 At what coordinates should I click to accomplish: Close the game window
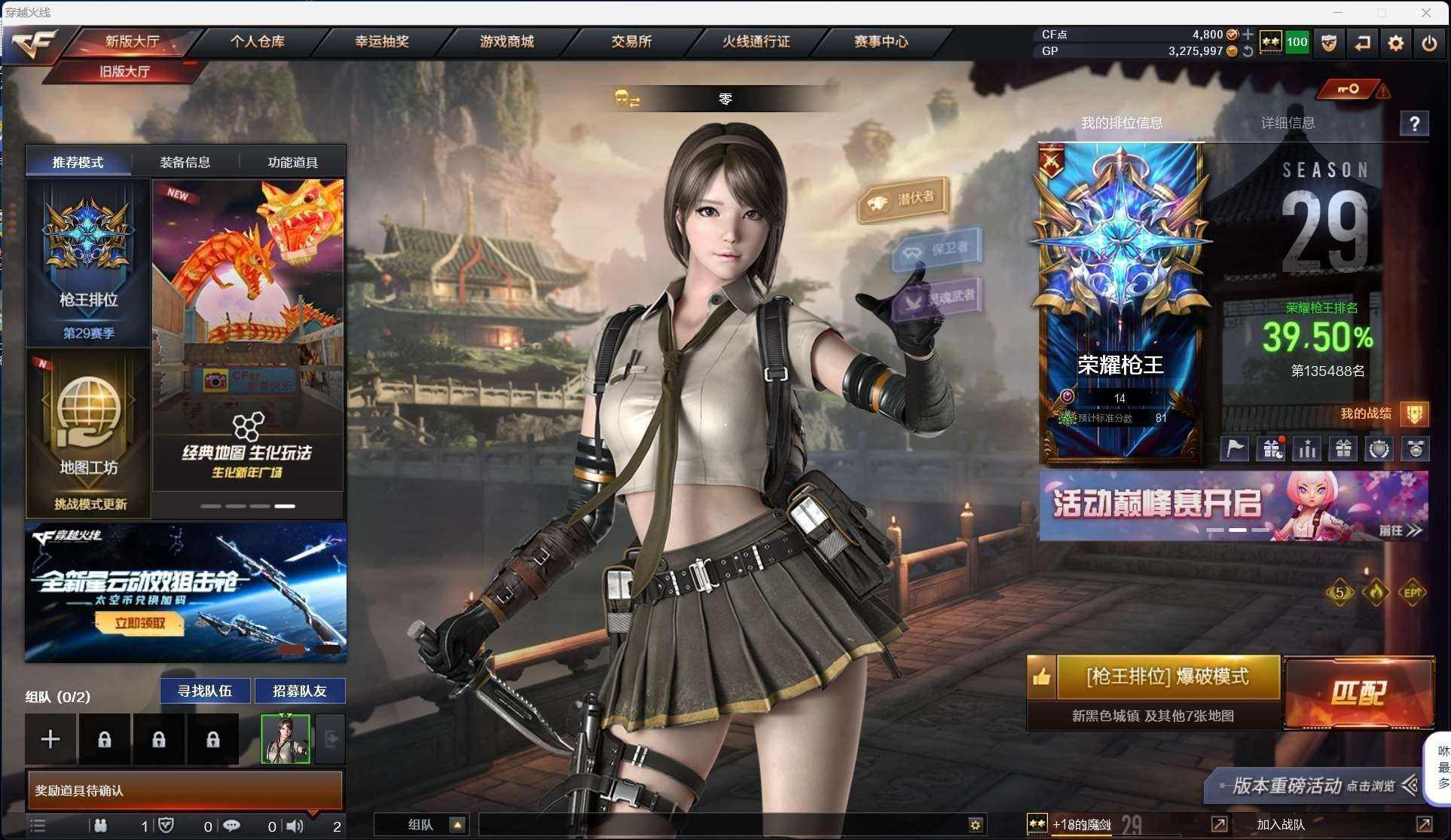(x=1425, y=12)
